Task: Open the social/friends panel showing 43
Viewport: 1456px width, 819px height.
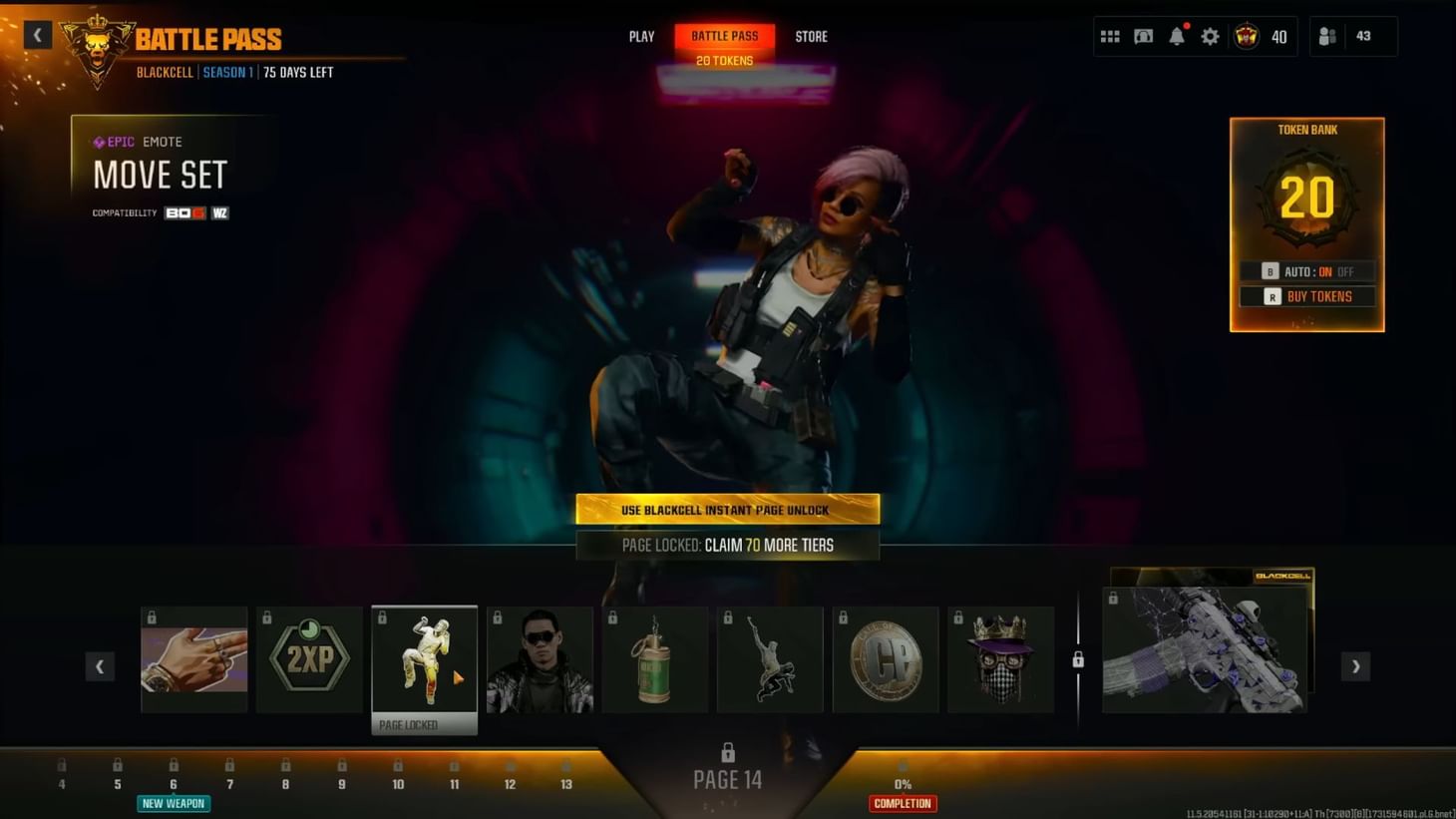Action: tap(1326, 35)
